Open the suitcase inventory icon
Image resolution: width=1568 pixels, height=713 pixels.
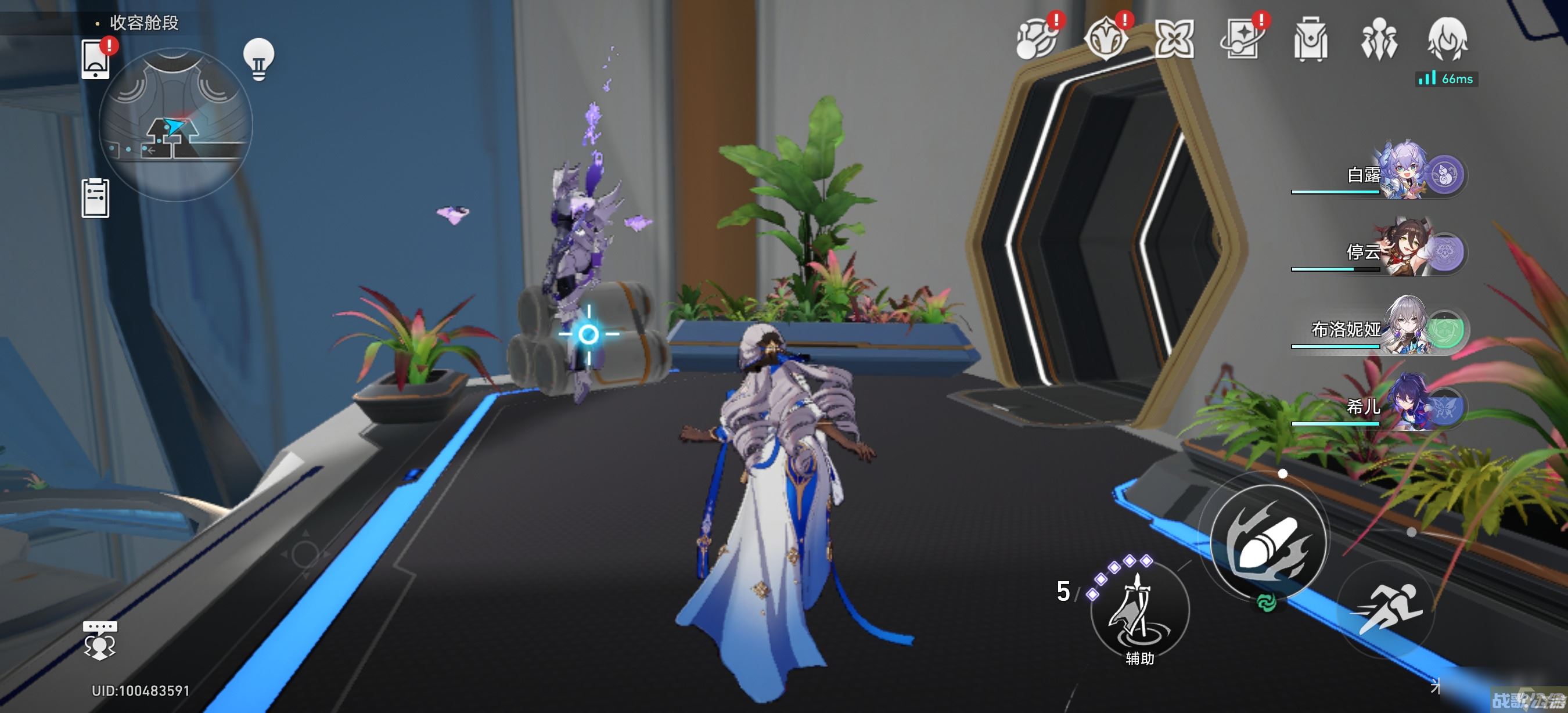(x=1311, y=39)
